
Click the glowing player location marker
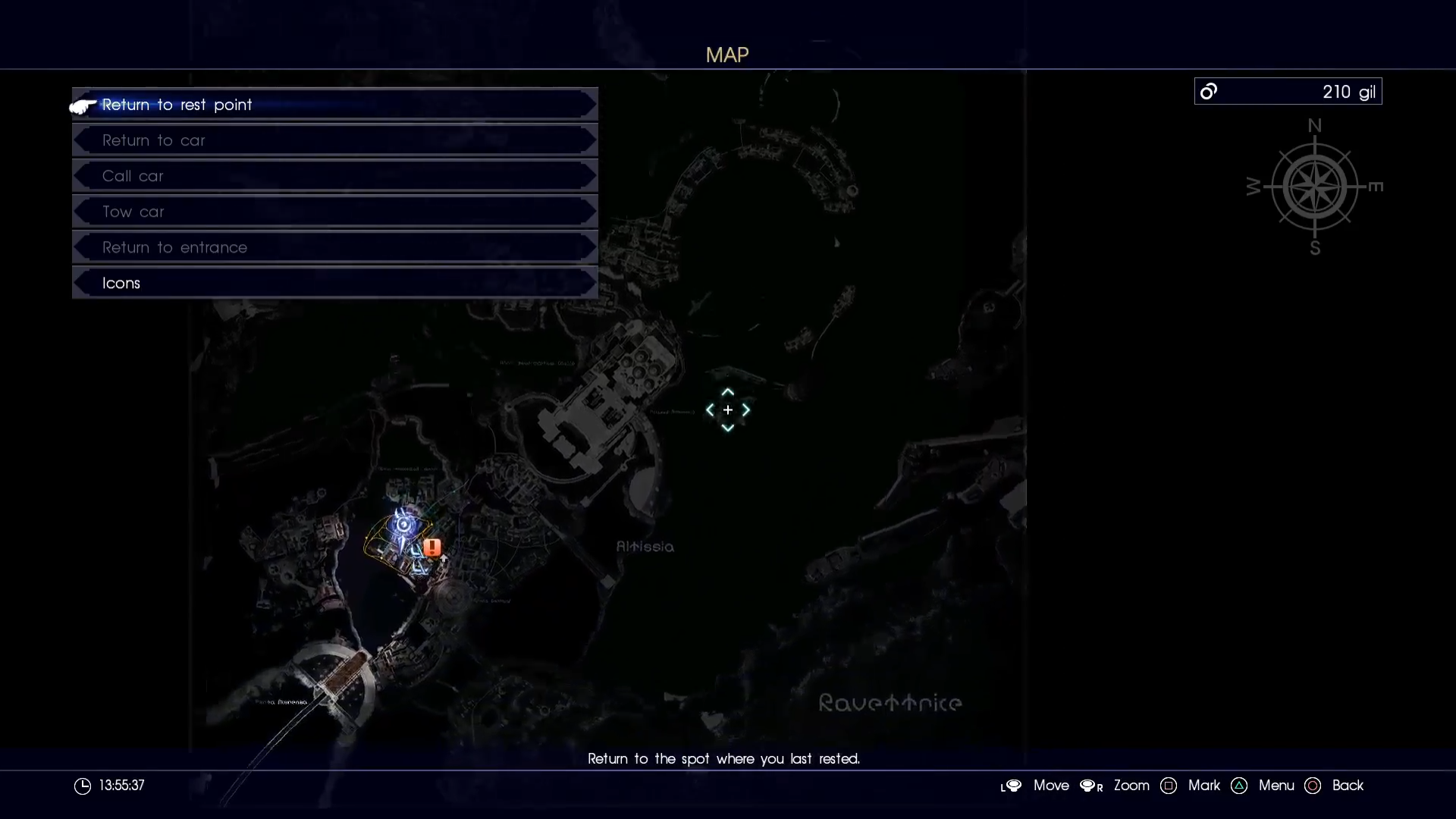(404, 525)
